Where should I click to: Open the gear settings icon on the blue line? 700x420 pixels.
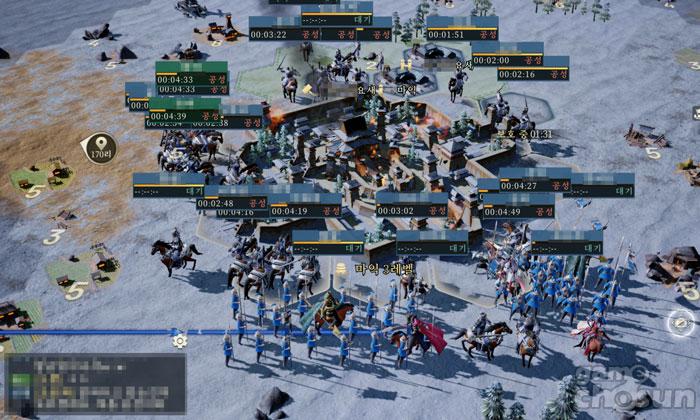(x=180, y=340)
